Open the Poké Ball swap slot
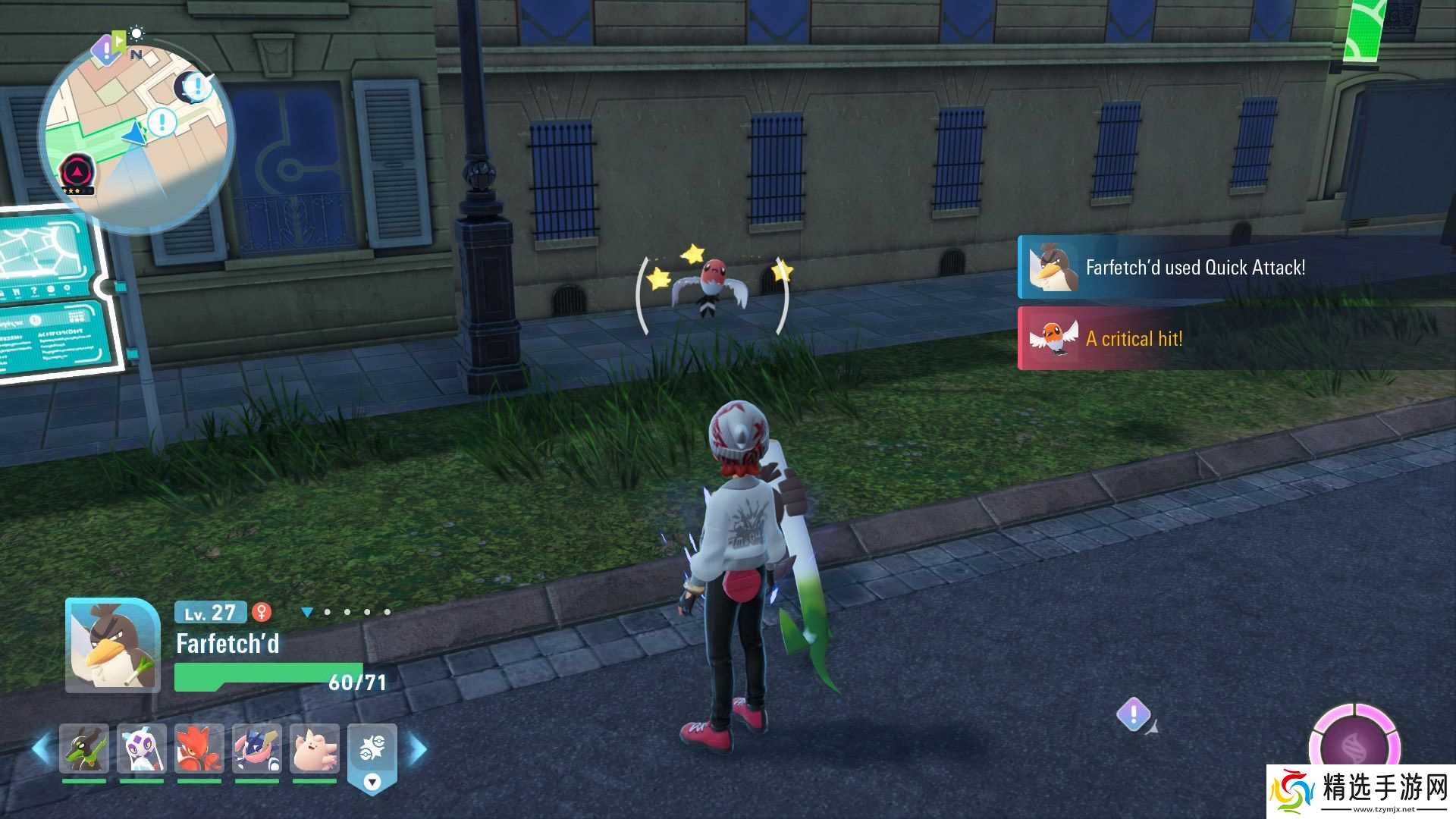1456x819 pixels. coord(372,751)
